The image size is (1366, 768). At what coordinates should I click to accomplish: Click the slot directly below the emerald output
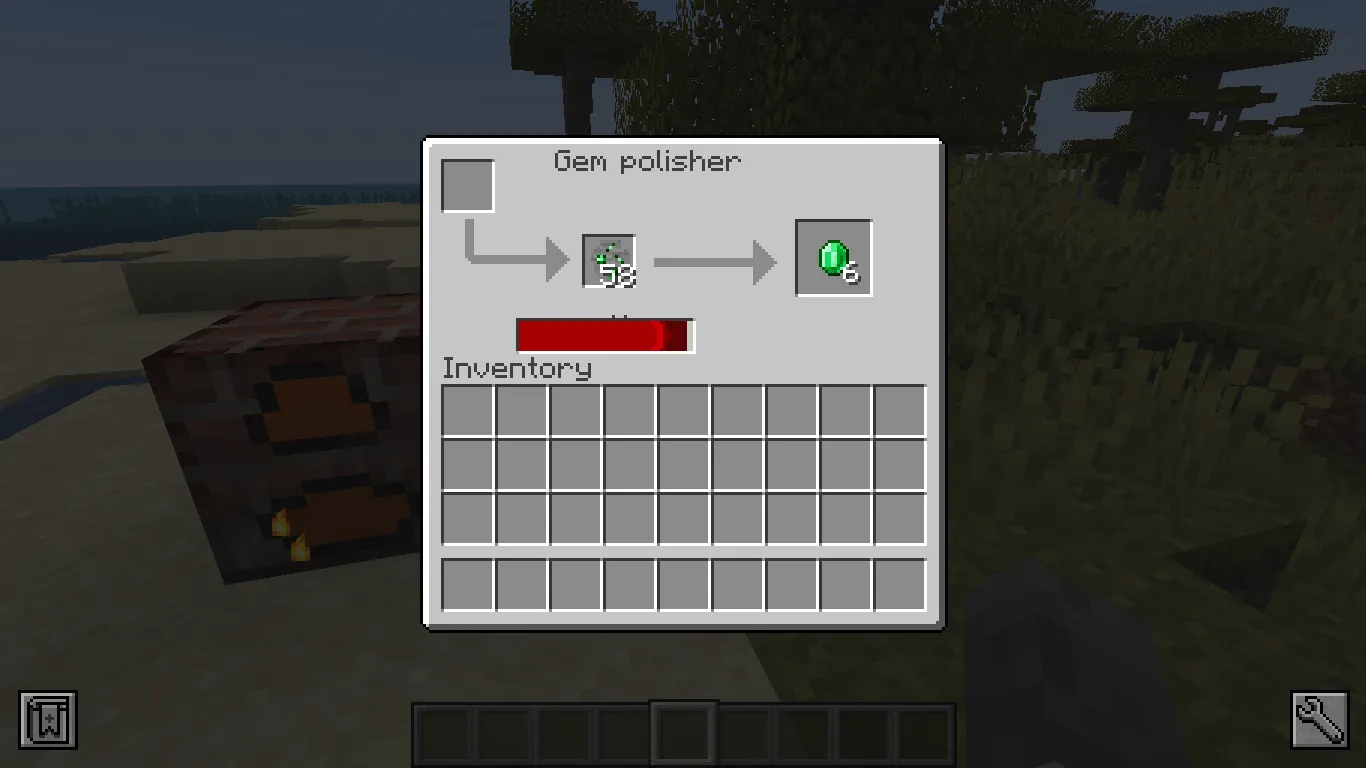844,413
